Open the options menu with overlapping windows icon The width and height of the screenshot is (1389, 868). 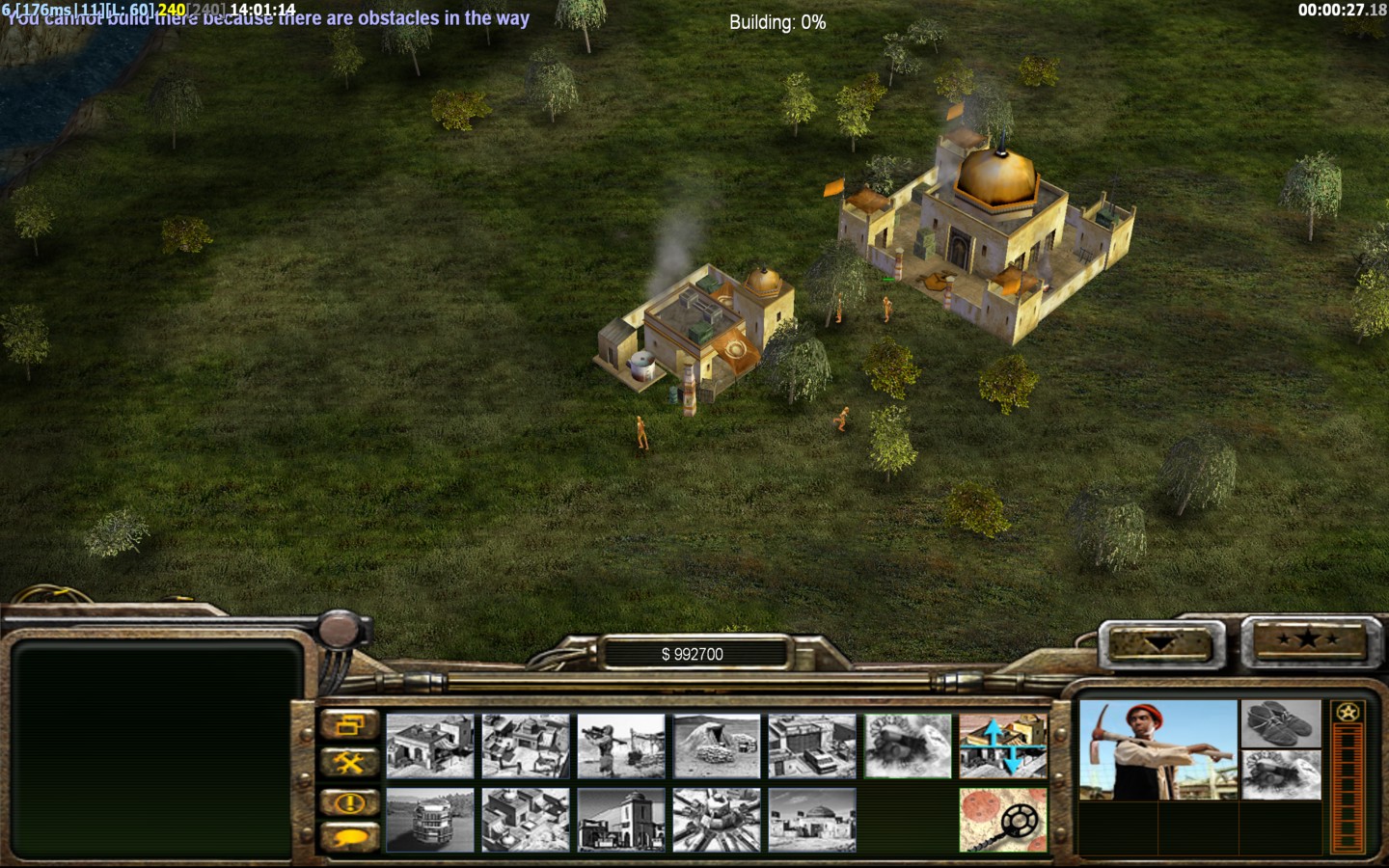click(349, 725)
